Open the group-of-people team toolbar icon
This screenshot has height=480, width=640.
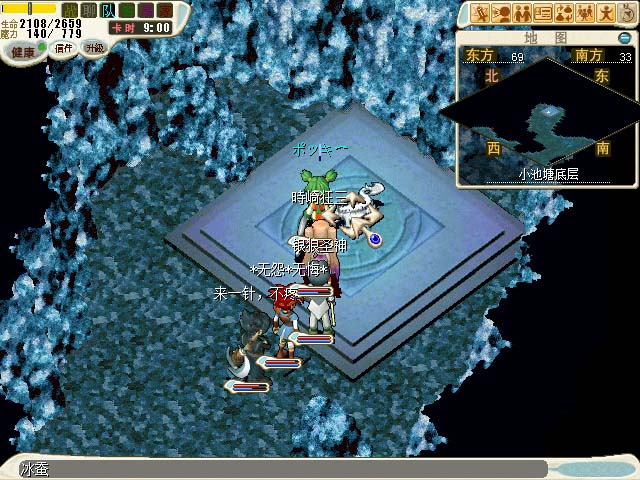[585, 13]
